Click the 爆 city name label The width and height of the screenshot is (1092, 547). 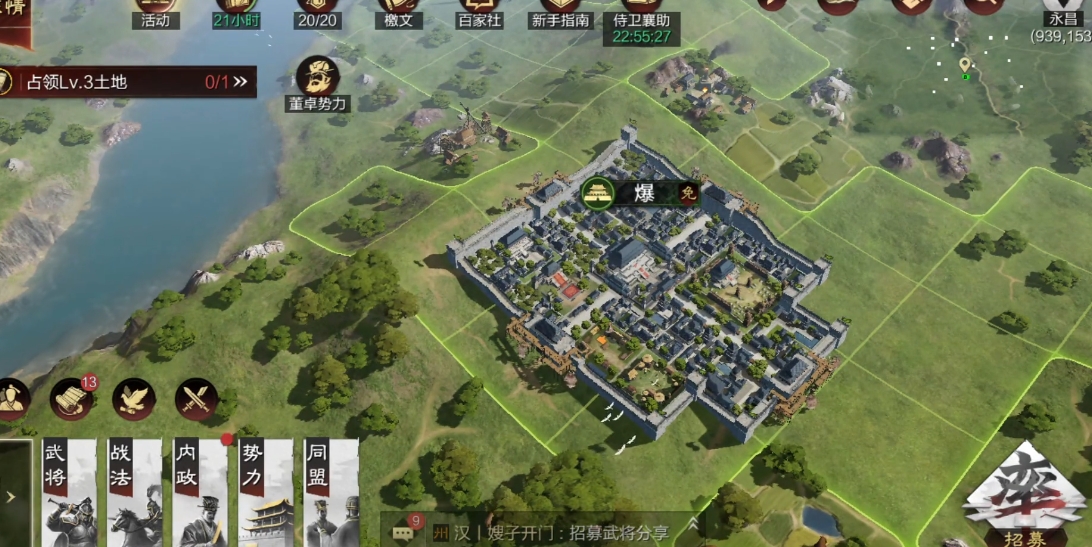644,193
